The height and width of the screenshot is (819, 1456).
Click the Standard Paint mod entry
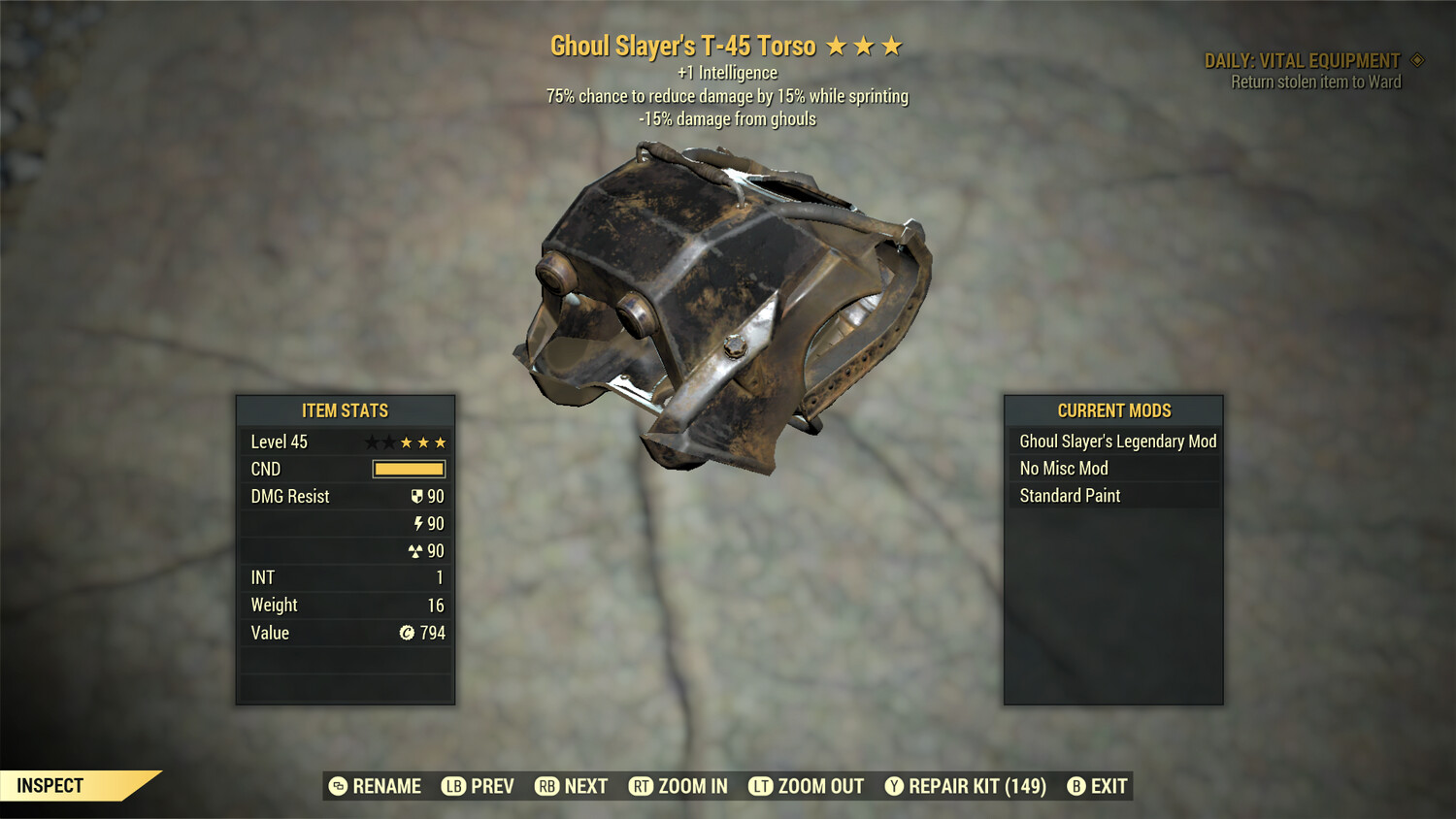(1070, 496)
